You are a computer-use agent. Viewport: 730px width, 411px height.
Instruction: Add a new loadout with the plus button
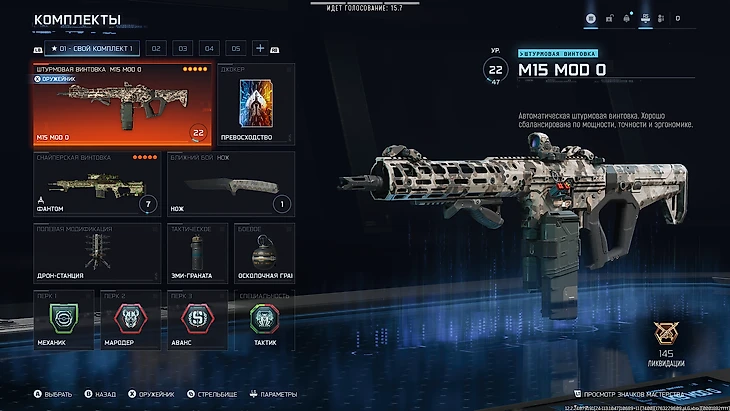tap(260, 48)
